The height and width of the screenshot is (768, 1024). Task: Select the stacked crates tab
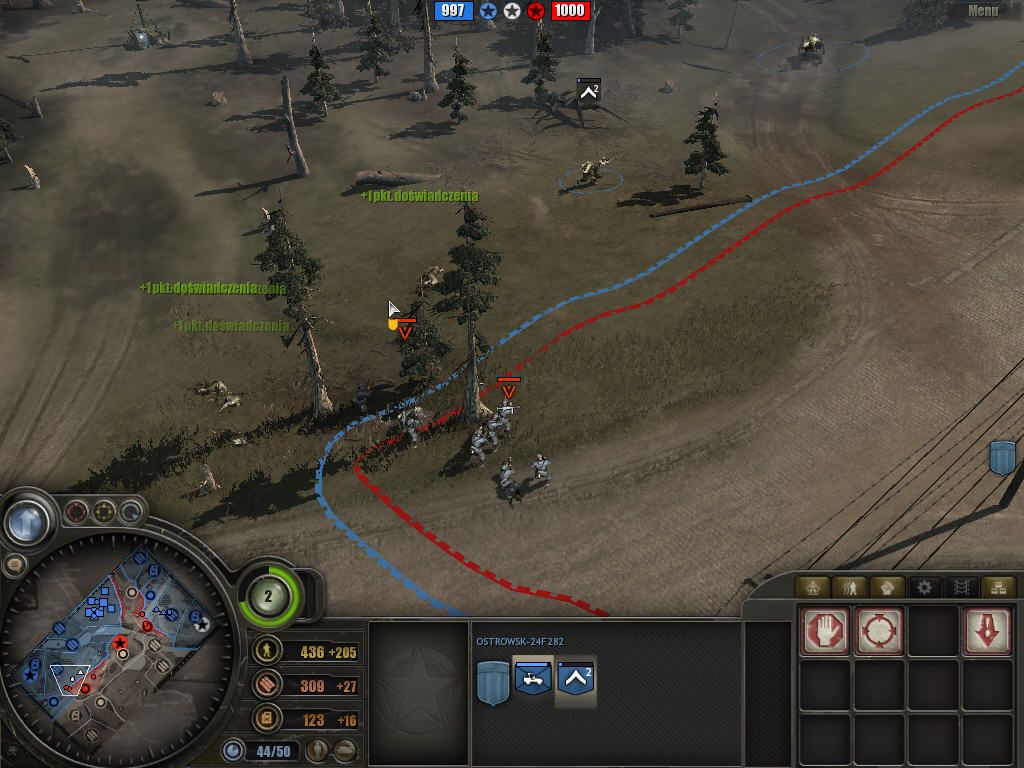(995, 587)
